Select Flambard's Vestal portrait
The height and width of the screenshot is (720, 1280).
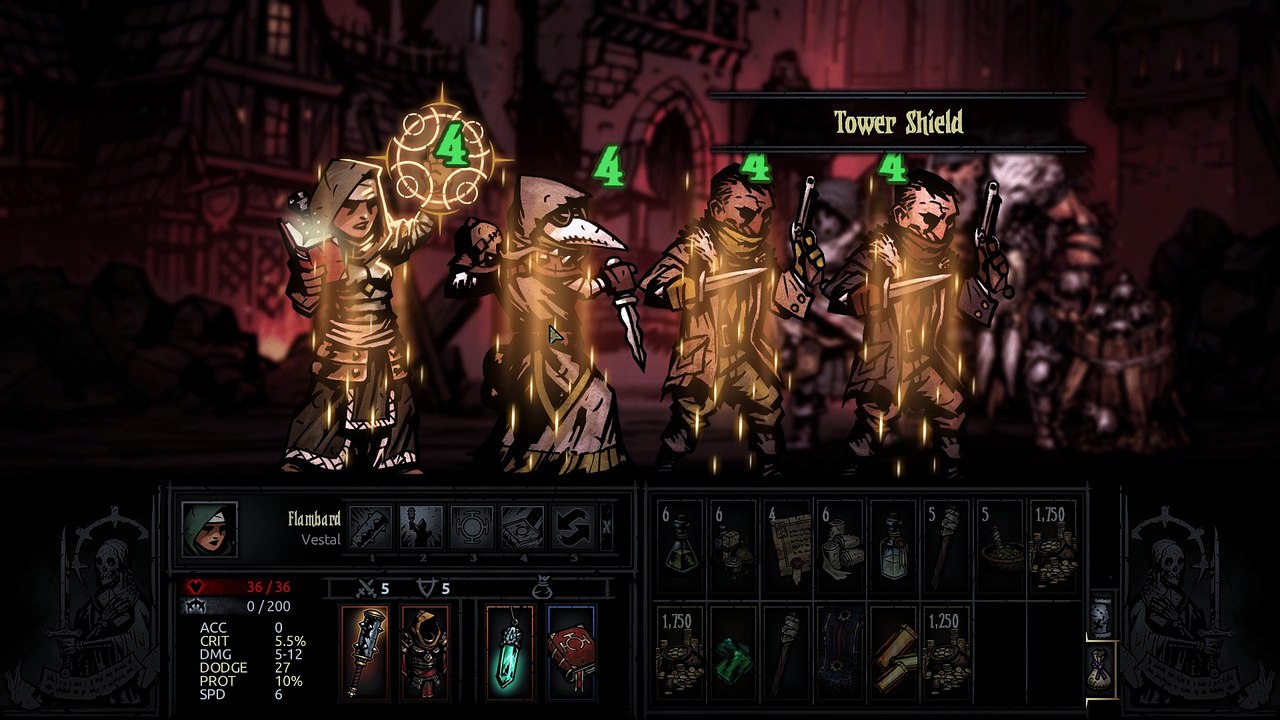[210, 530]
